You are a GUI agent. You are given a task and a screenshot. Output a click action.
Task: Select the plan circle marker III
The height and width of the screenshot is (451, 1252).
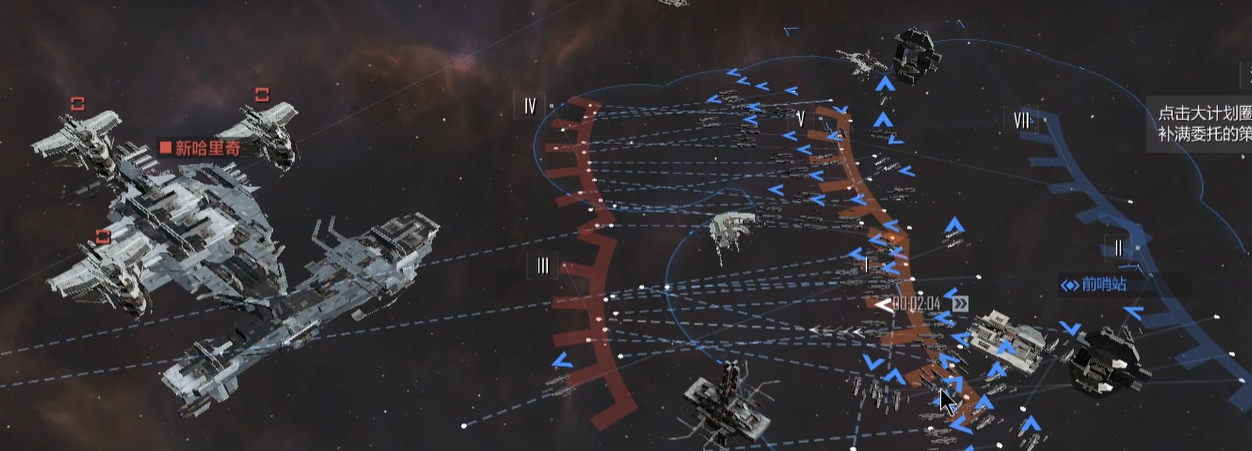pos(542,265)
